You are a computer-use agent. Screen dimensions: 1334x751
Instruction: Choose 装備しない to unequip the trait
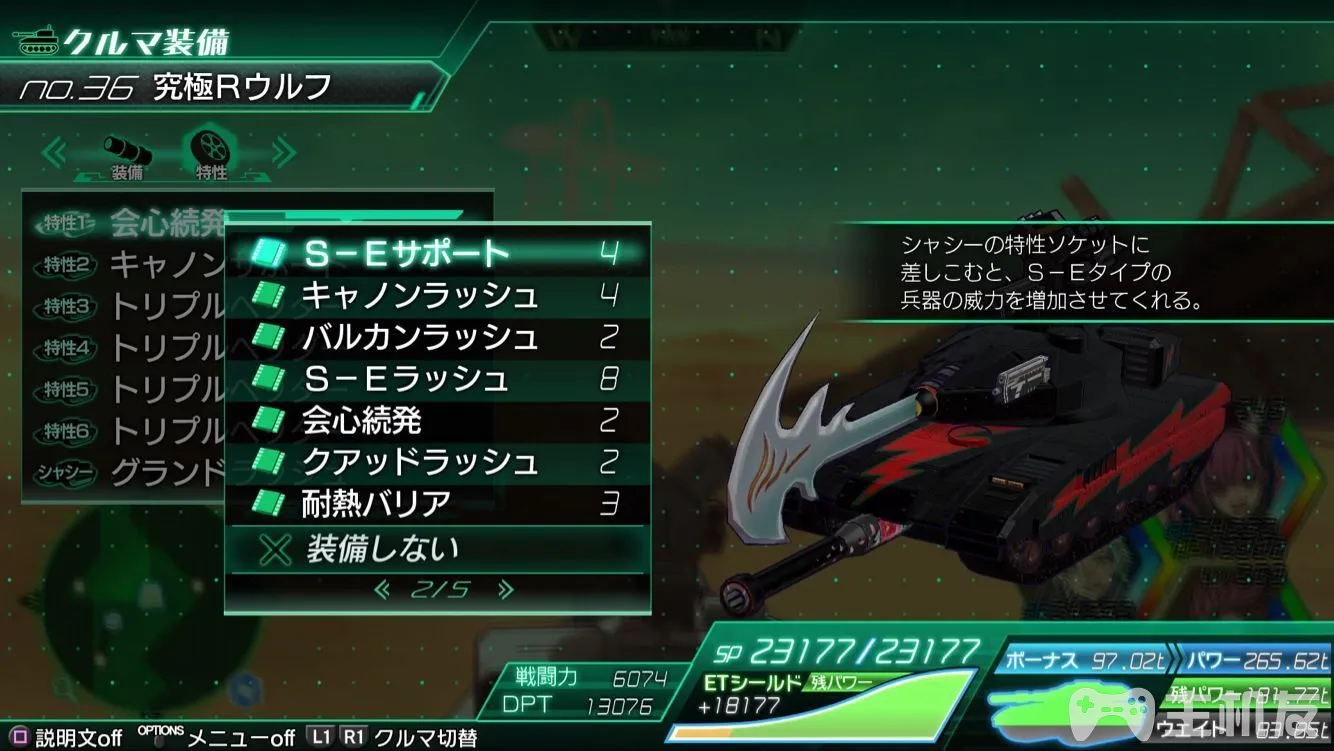click(436, 548)
